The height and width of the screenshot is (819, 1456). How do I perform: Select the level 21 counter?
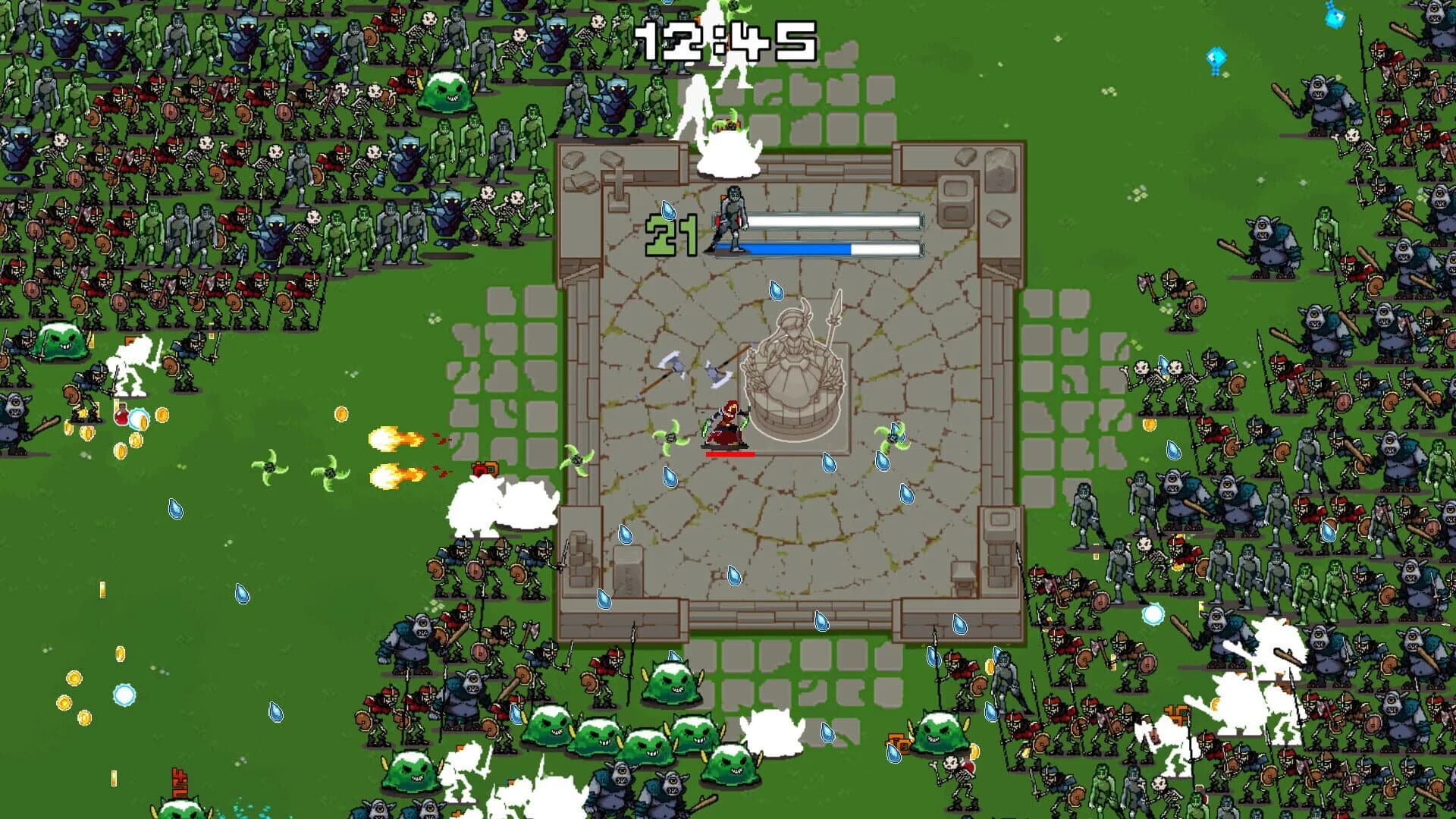pos(671,235)
